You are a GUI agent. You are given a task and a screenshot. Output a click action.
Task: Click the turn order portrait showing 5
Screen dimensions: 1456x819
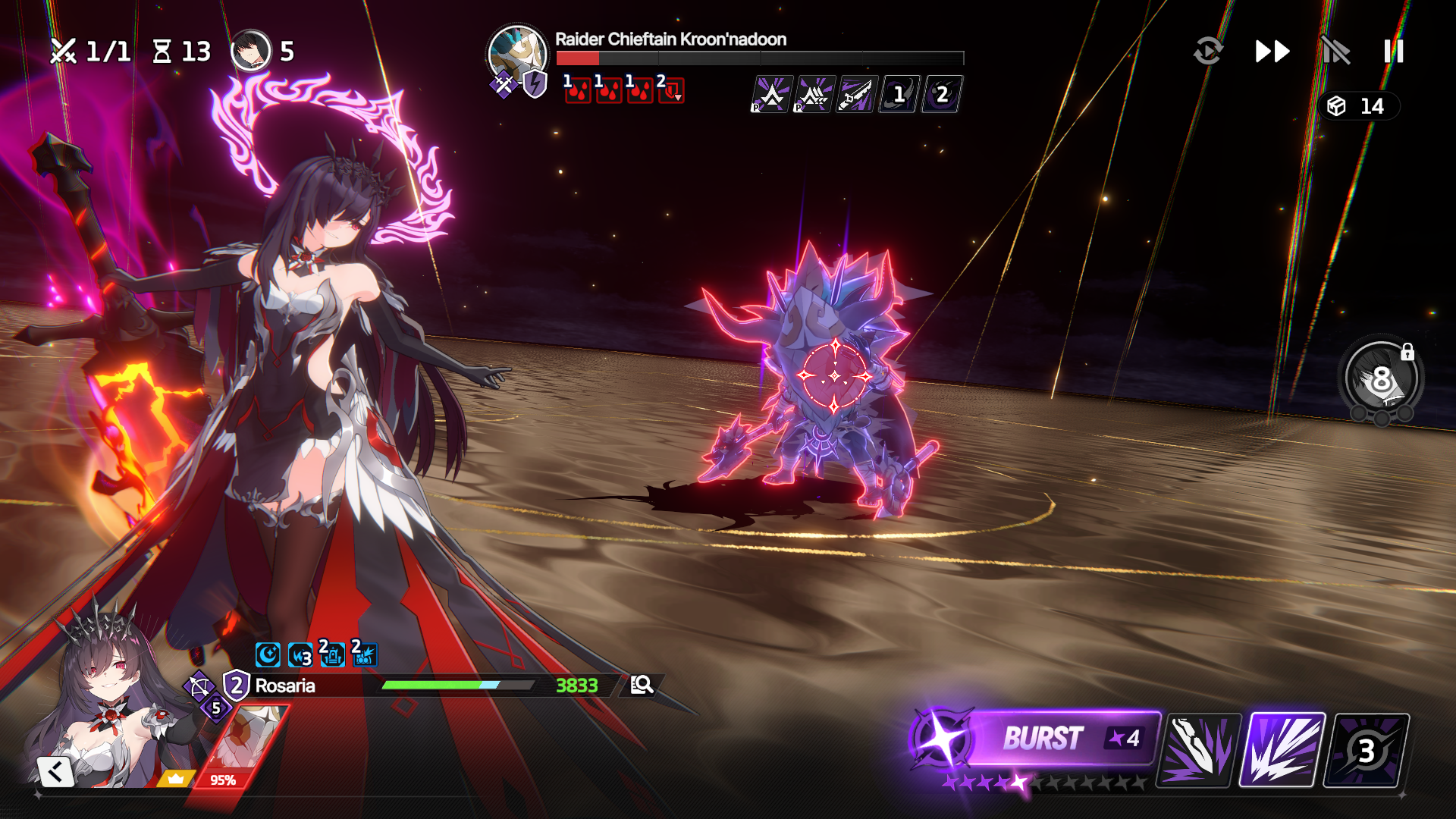click(x=251, y=51)
